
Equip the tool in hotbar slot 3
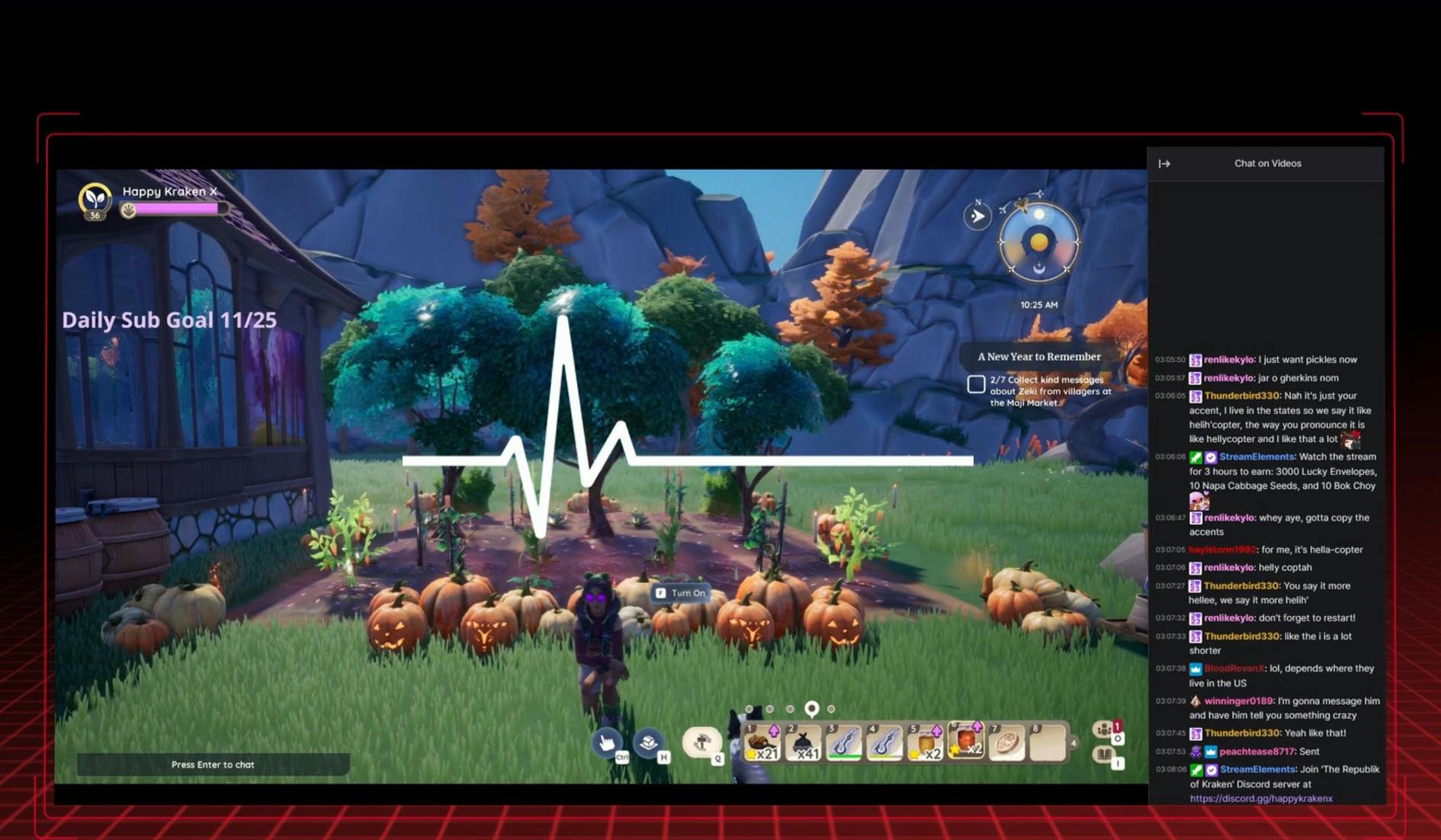(843, 742)
